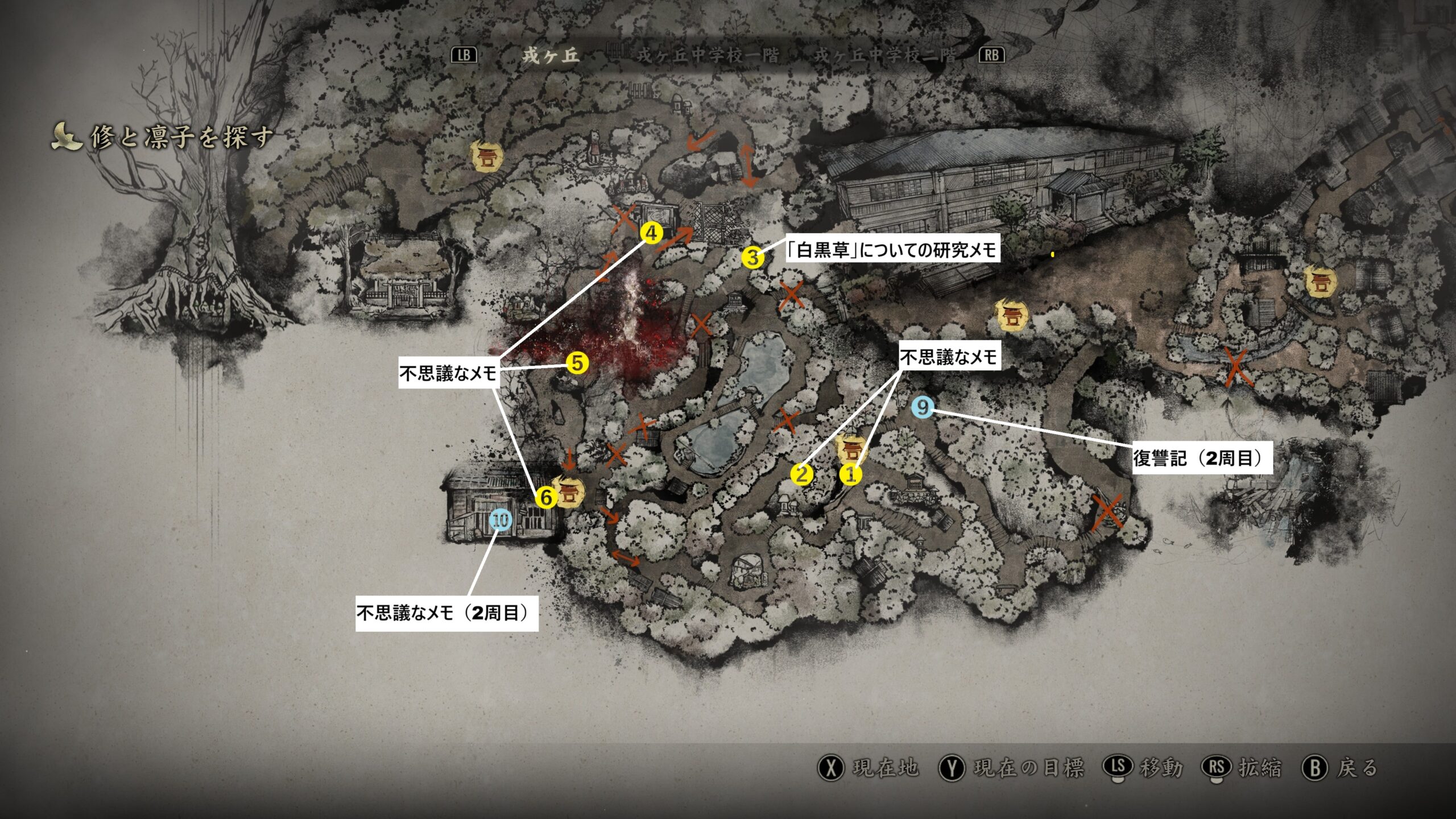The width and height of the screenshot is (1456, 819).
Task: Click blue map marker number 9
Action: coord(923,407)
